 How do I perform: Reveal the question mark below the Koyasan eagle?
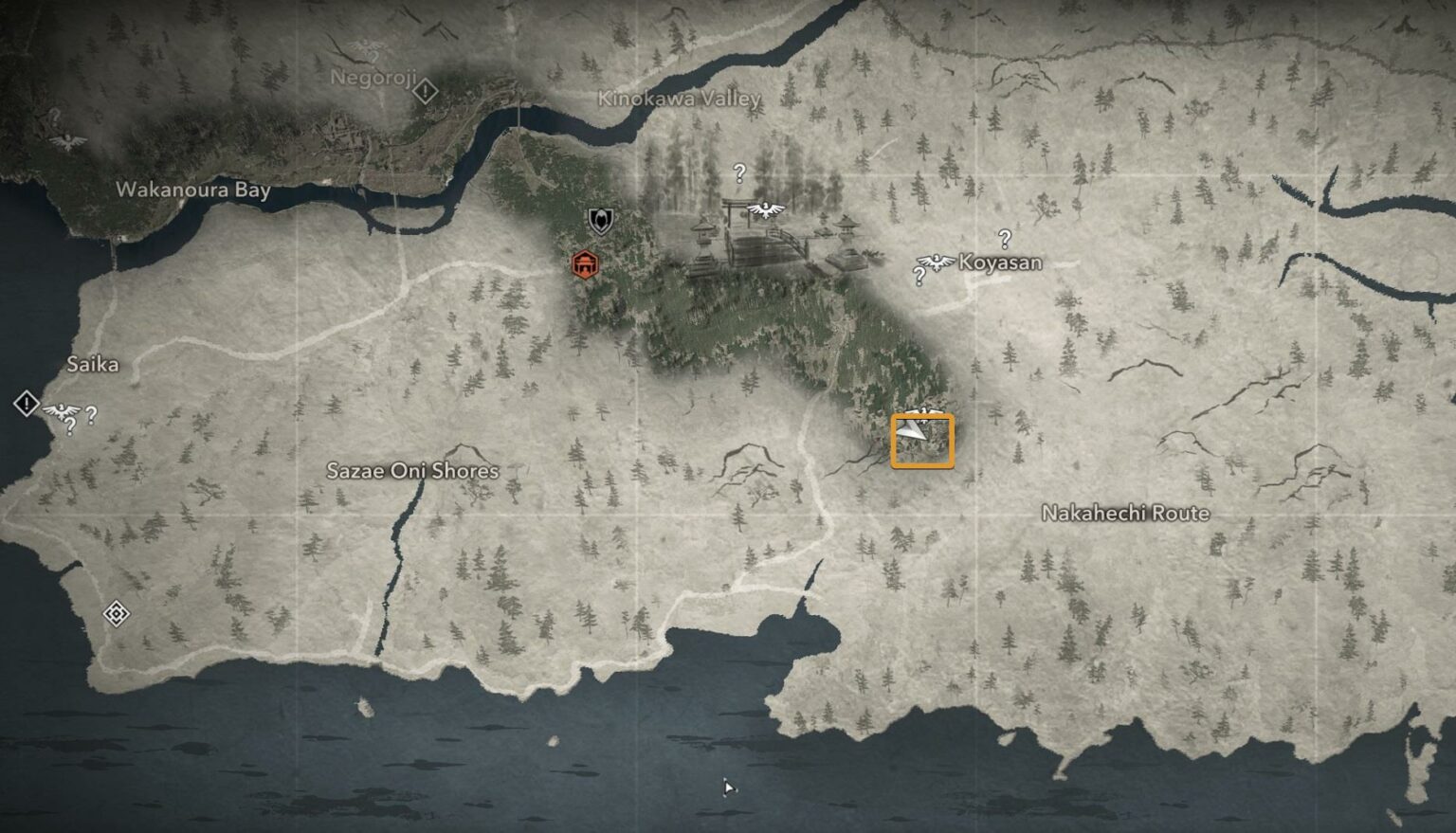click(918, 276)
